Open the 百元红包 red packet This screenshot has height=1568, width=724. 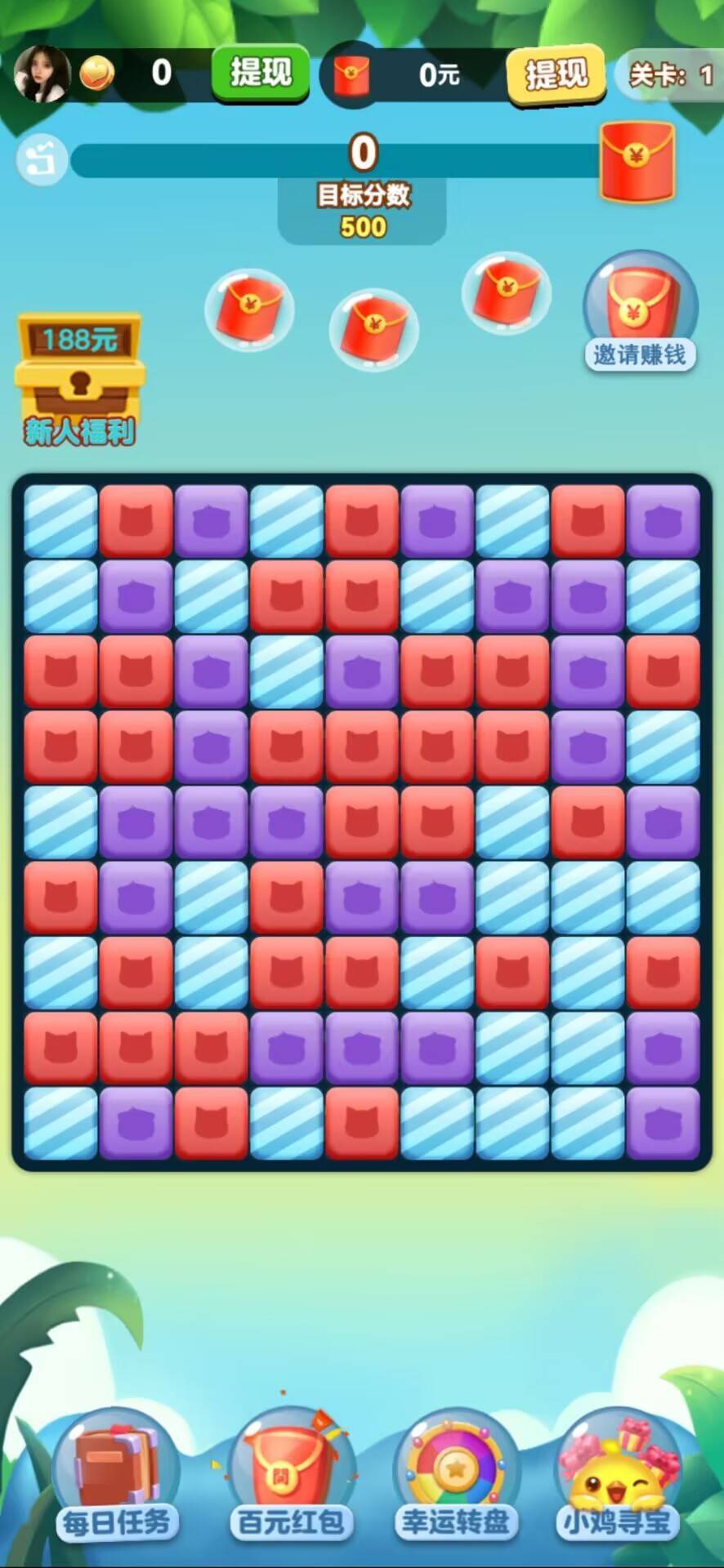tap(288, 1477)
